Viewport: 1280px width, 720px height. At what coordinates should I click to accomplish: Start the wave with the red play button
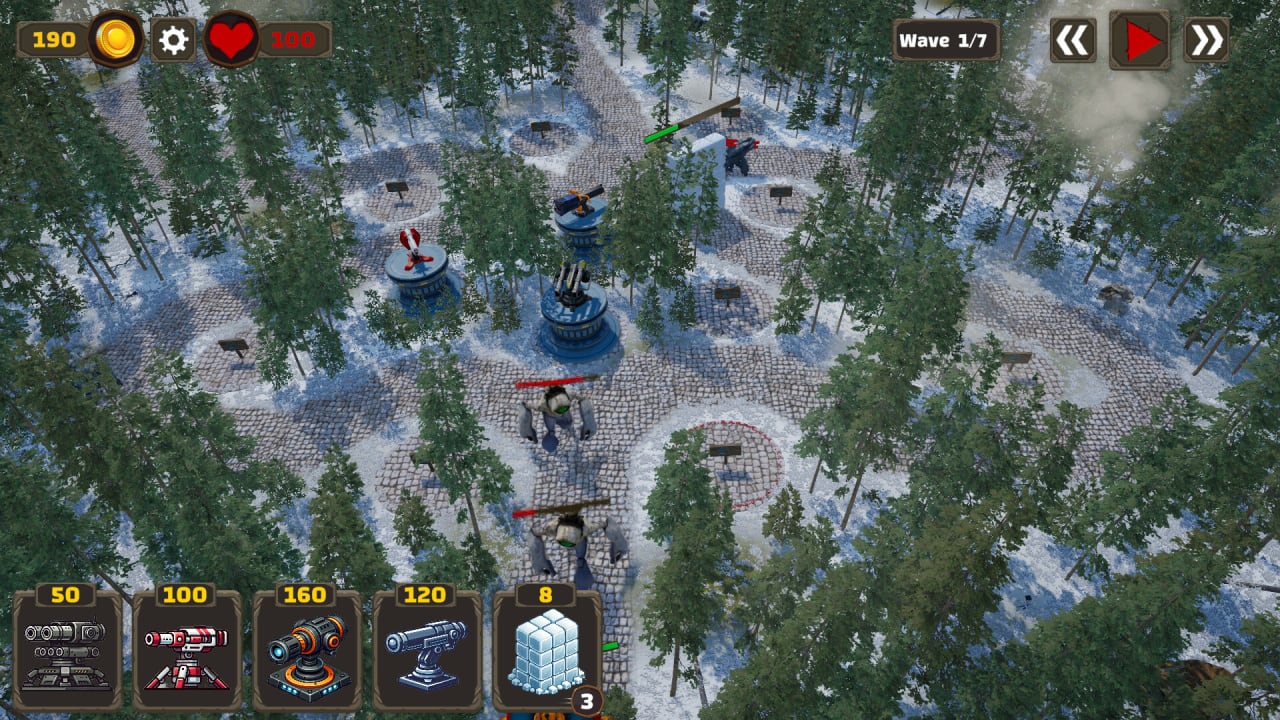pyautogui.click(x=1139, y=40)
